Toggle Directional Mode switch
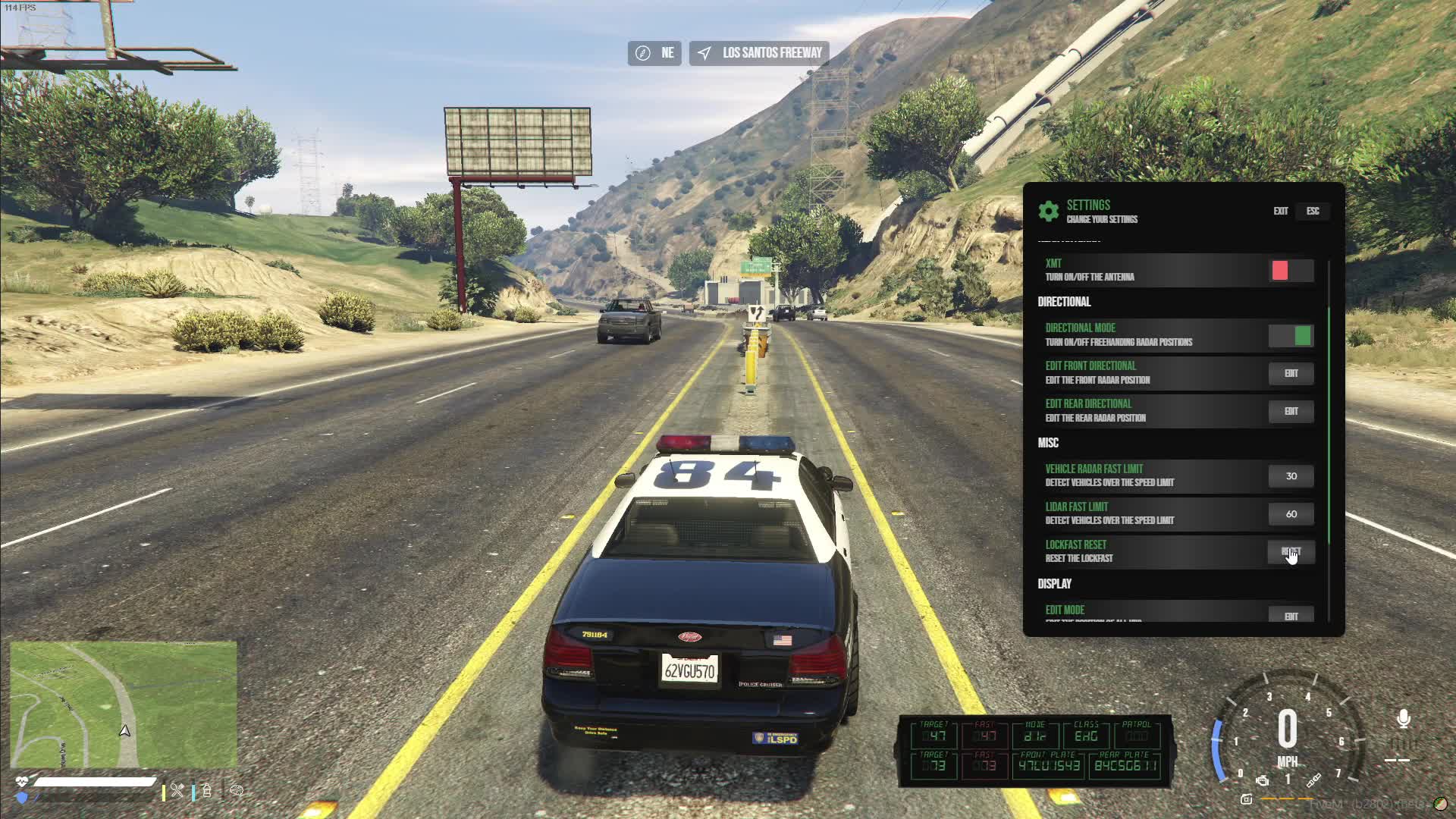1456x819 pixels. click(1291, 335)
